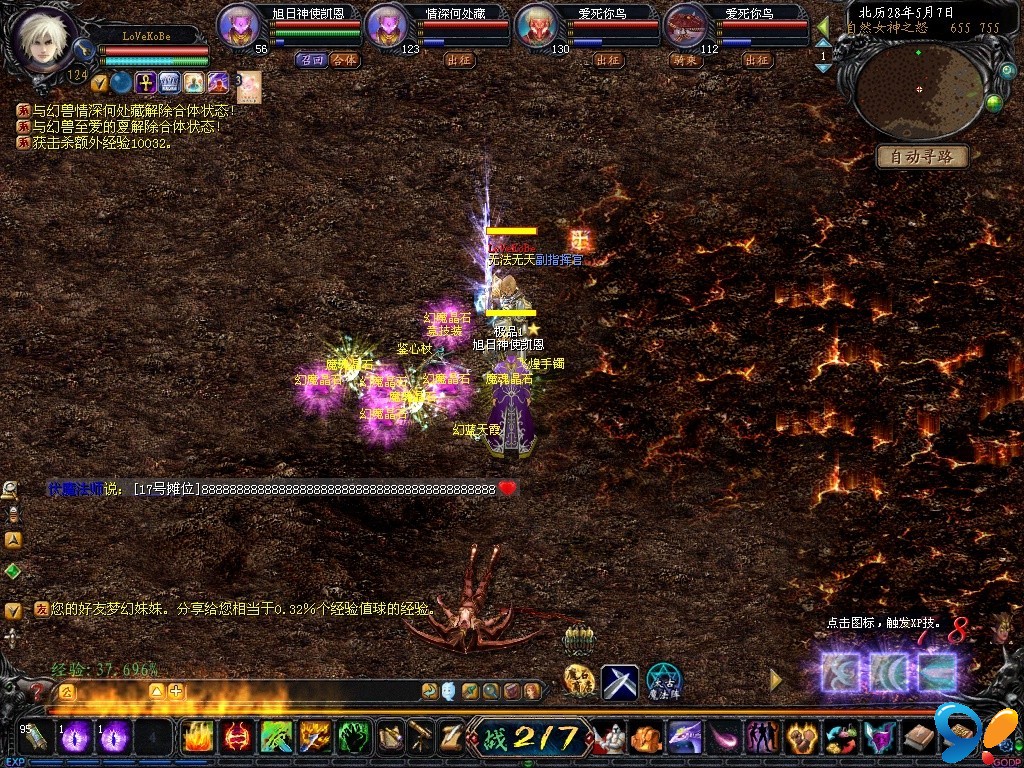Click the green globe button beside minimap
This screenshot has width=1024, height=768.
point(993,102)
